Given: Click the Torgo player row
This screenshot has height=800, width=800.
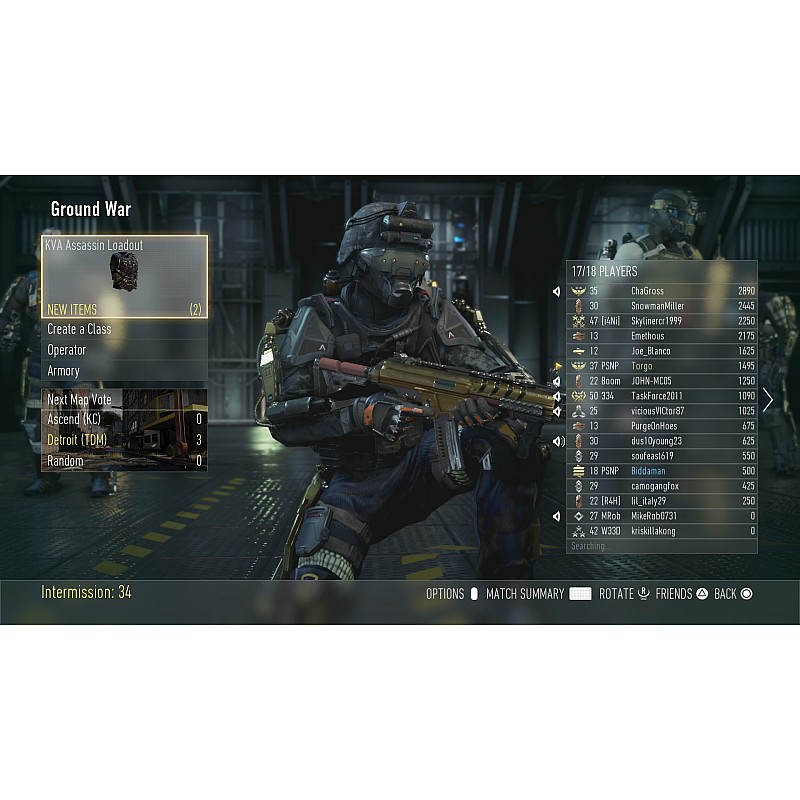Looking at the screenshot, I should (662, 366).
